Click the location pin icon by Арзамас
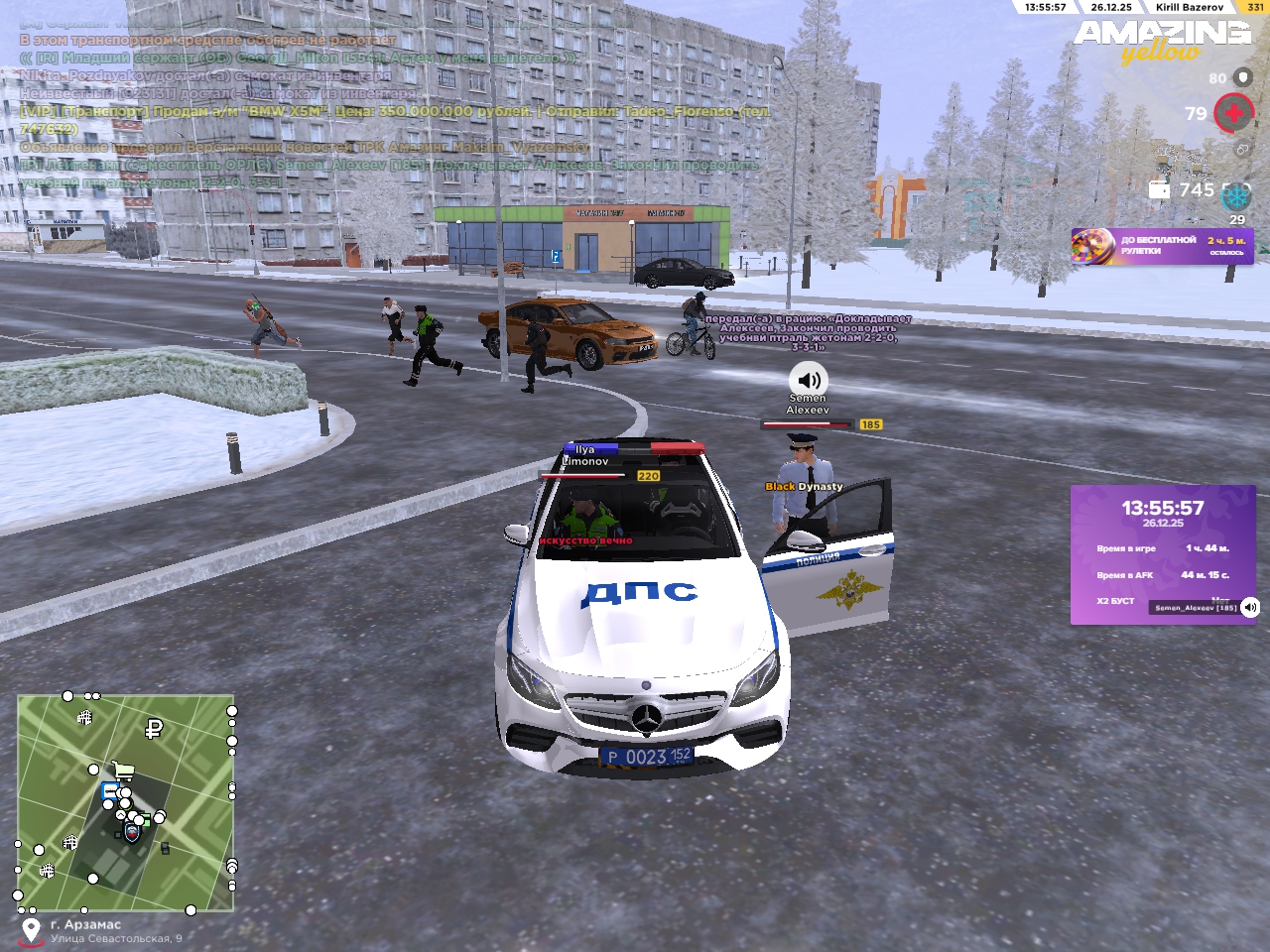 (x=31, y=930)
